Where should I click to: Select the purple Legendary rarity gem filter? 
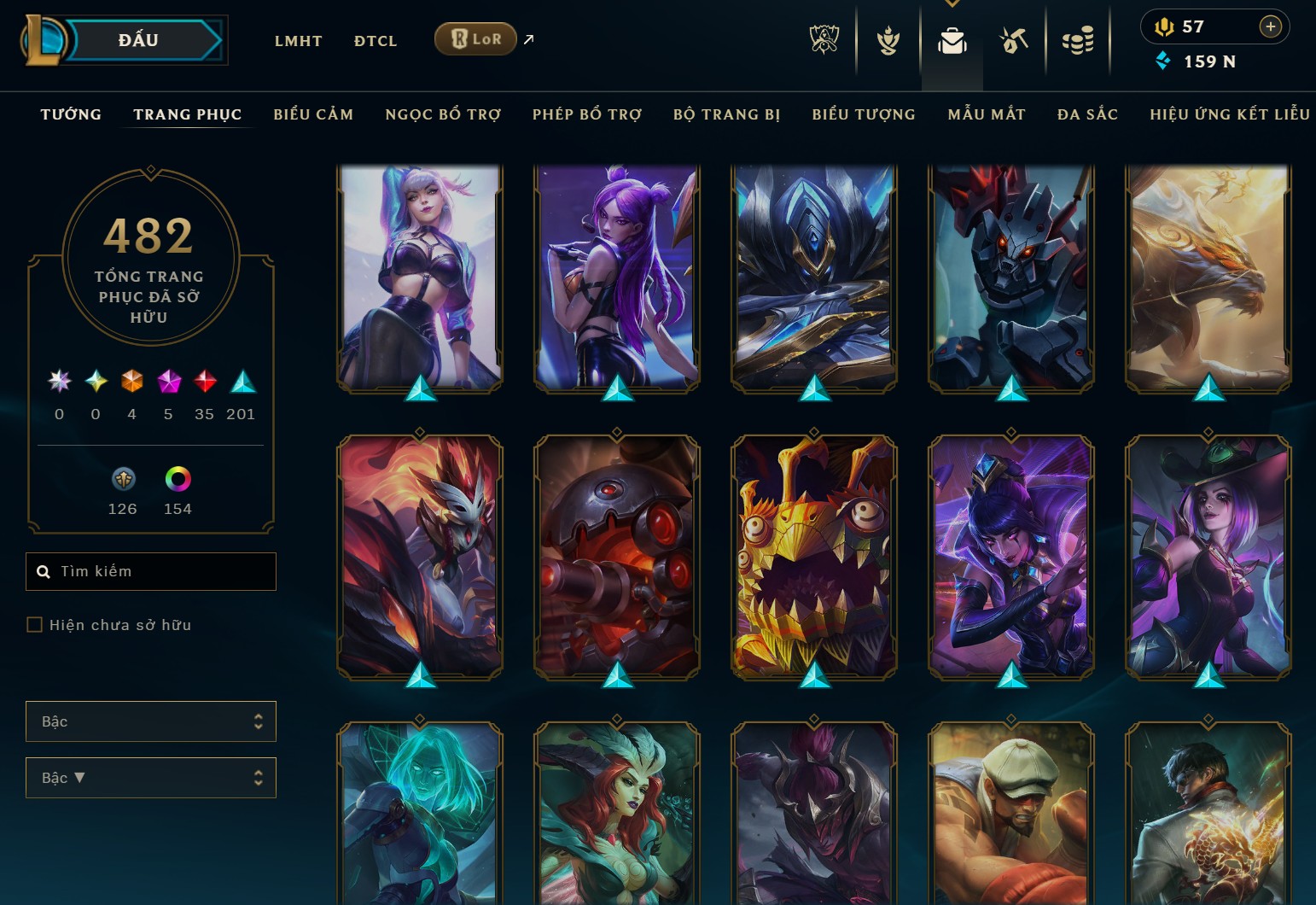(166, 382)
